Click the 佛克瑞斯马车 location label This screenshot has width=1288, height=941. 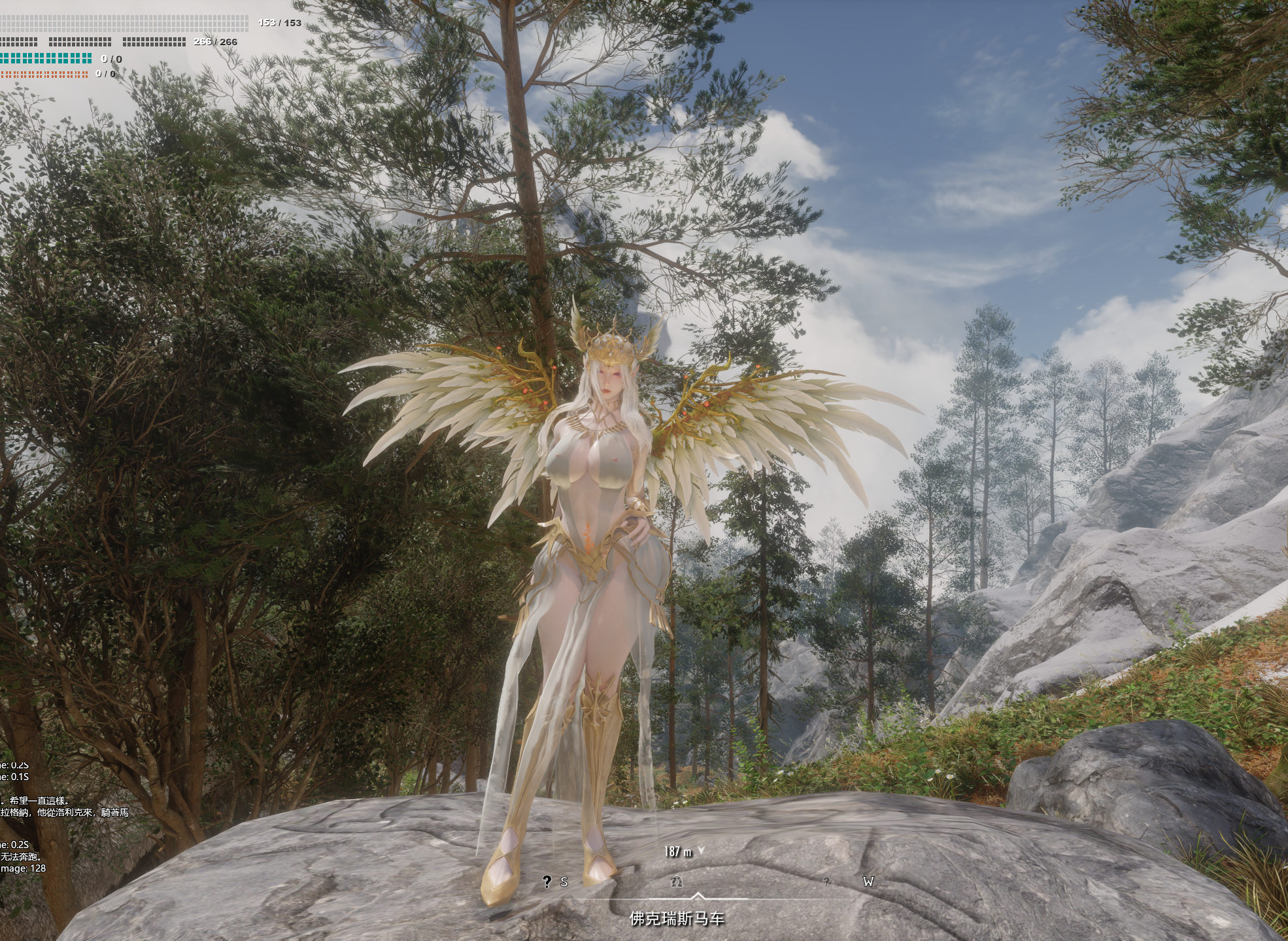(677, 919)
